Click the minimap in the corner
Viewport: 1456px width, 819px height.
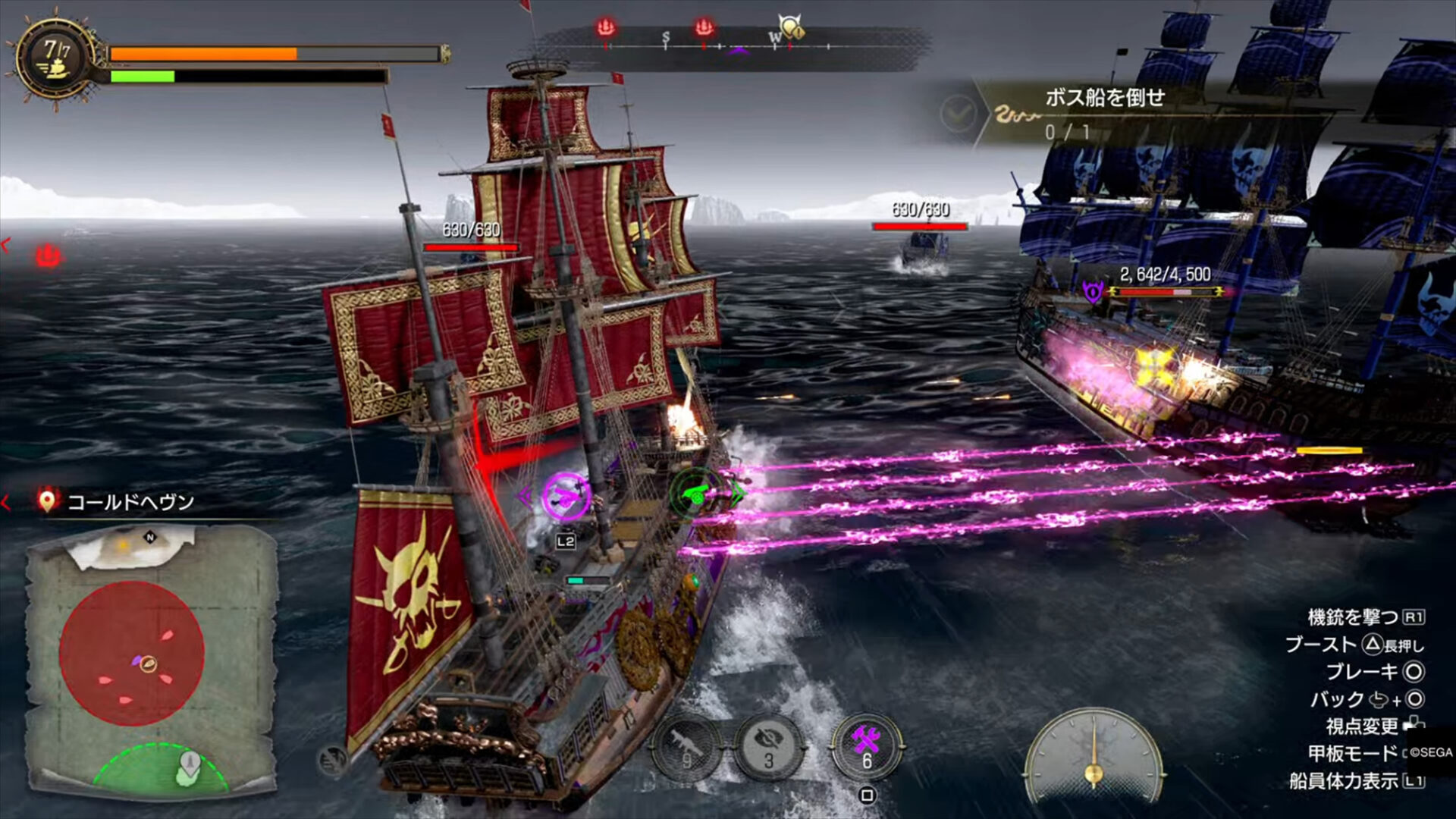[x=152, y=660]
